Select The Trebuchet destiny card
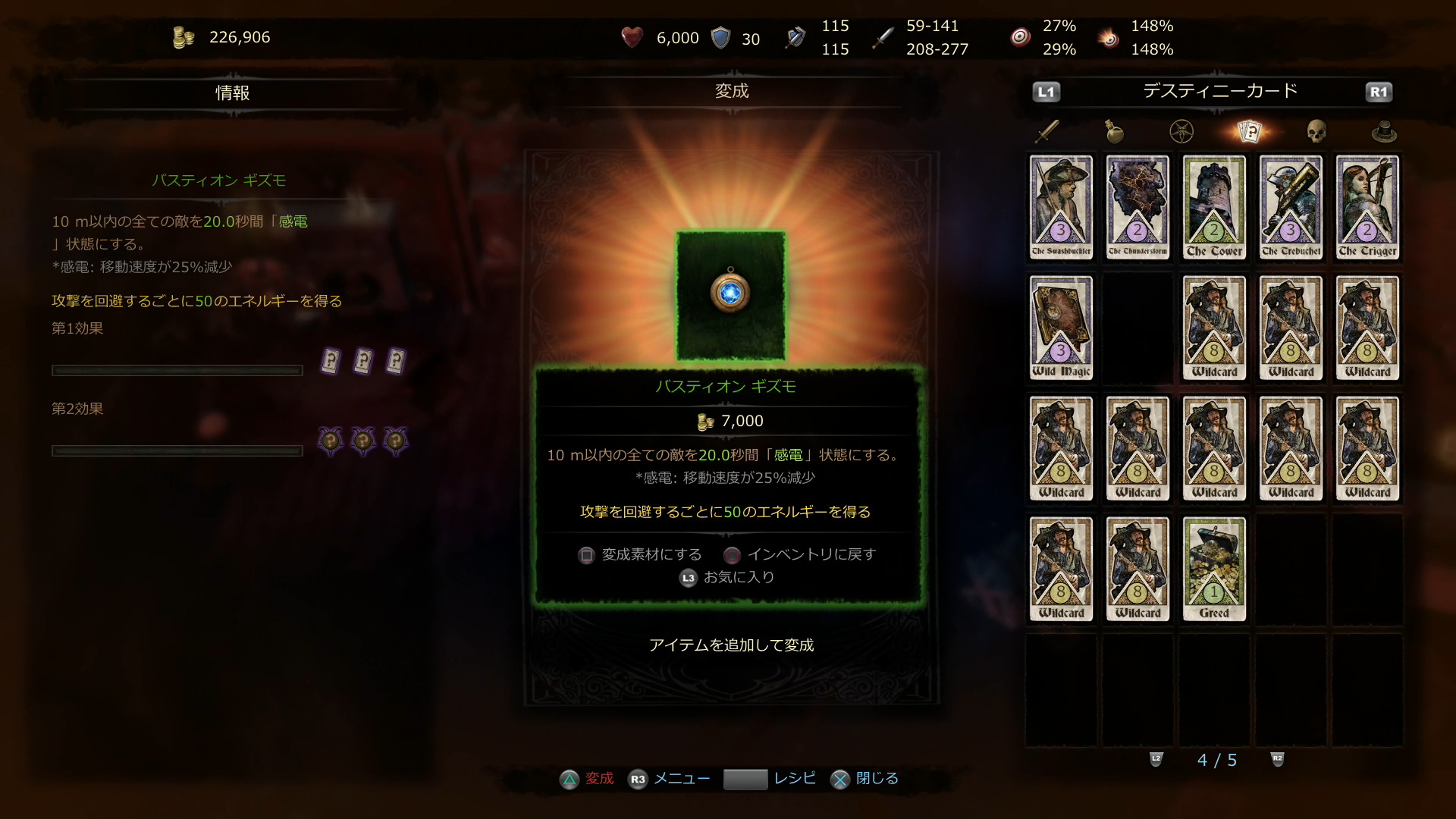Viewport: 1456px width, 819px height. [x=1291, y=207]
